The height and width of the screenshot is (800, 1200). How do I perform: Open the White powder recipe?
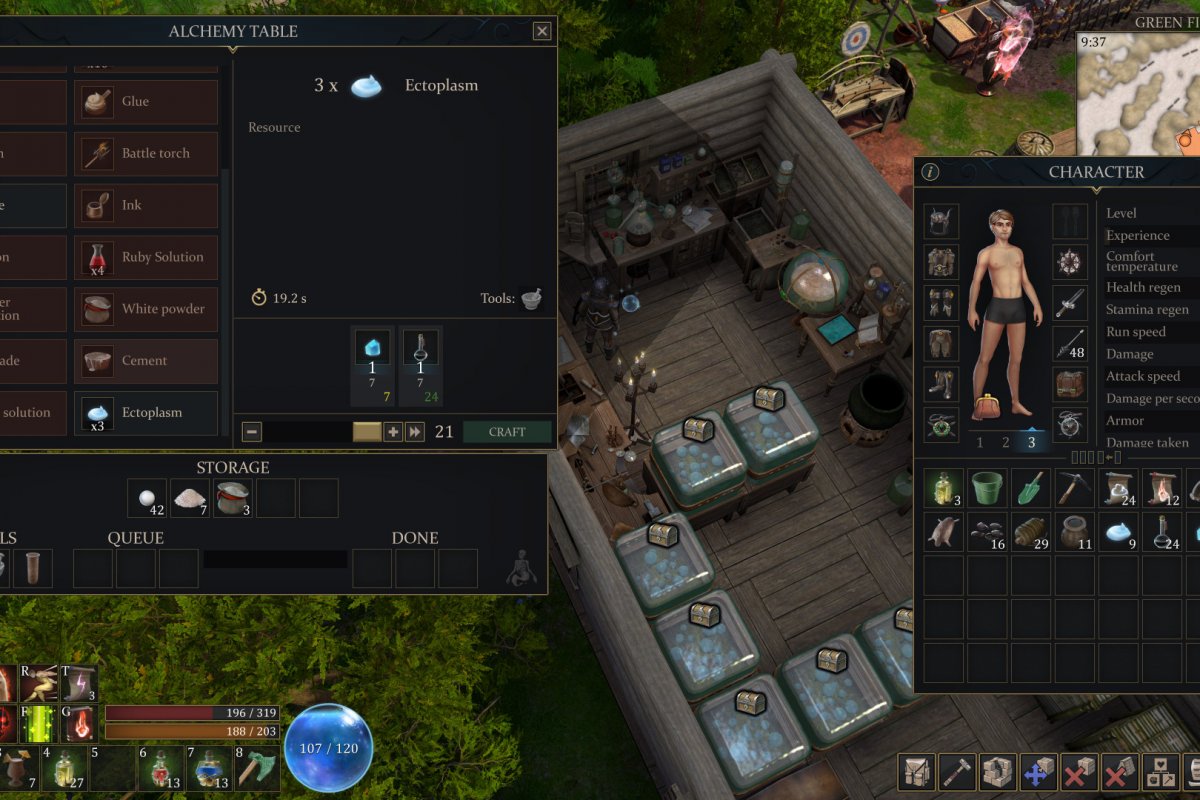[146, 310]
